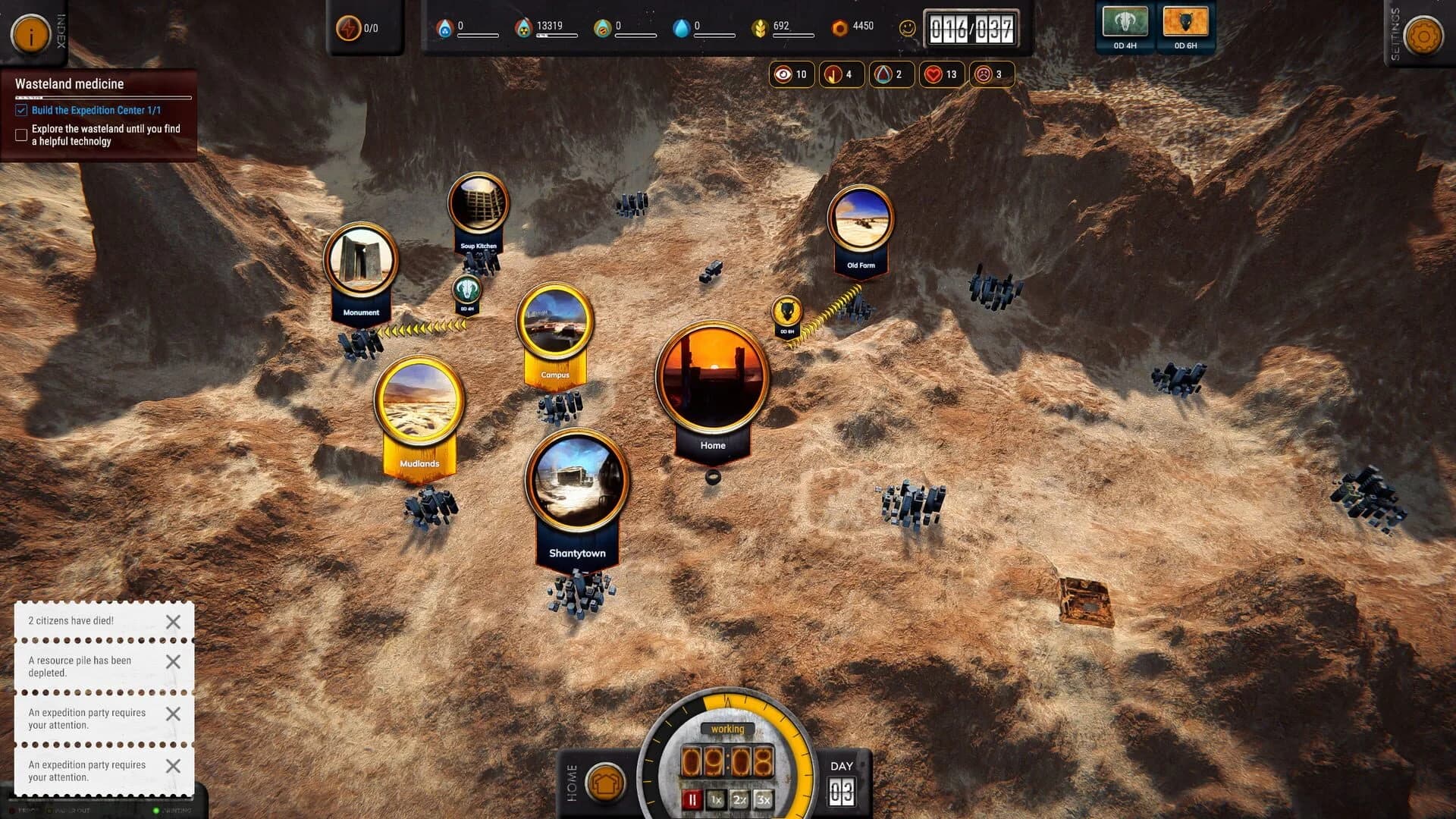Return to Home settlement view

605,783
